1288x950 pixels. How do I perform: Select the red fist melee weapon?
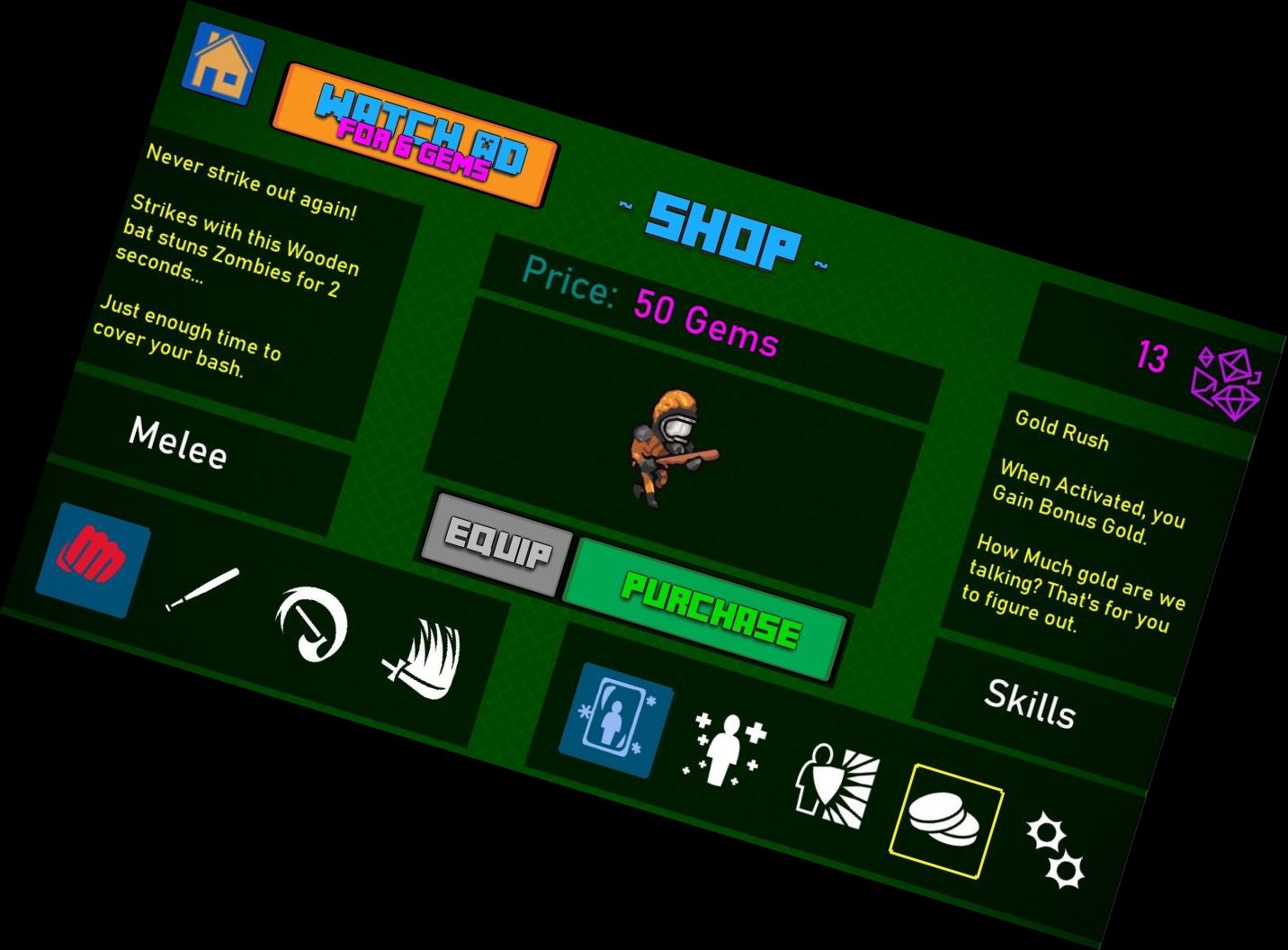pos(93,560)
